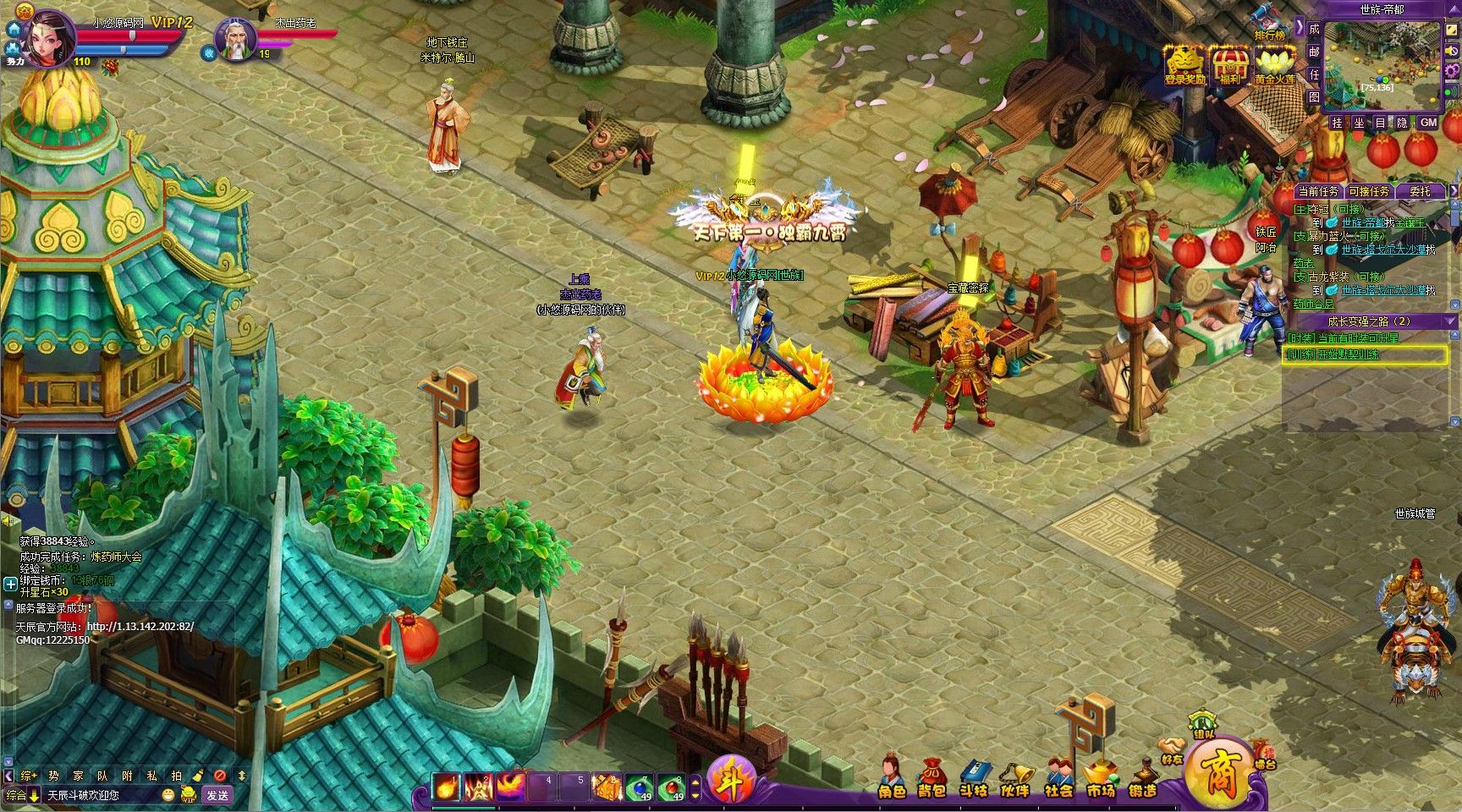Switch to the 可接任务 tab
This screenshot has width=1462, height=812.
click(x=1368, y=192)
